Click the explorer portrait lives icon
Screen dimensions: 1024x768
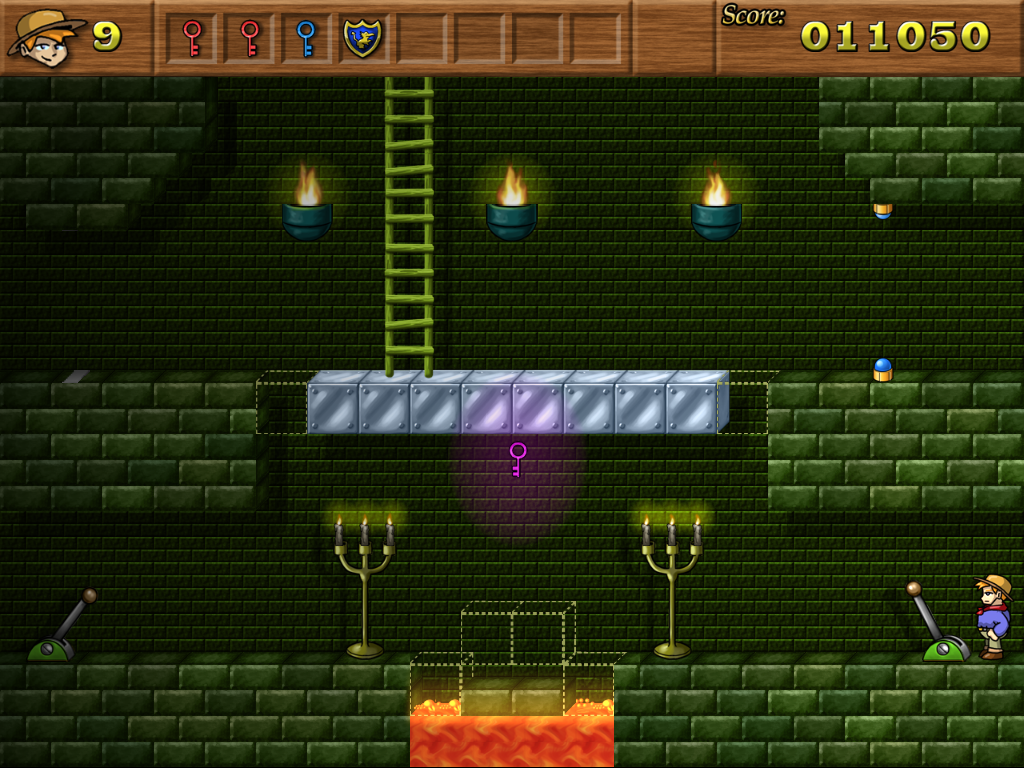46,38
